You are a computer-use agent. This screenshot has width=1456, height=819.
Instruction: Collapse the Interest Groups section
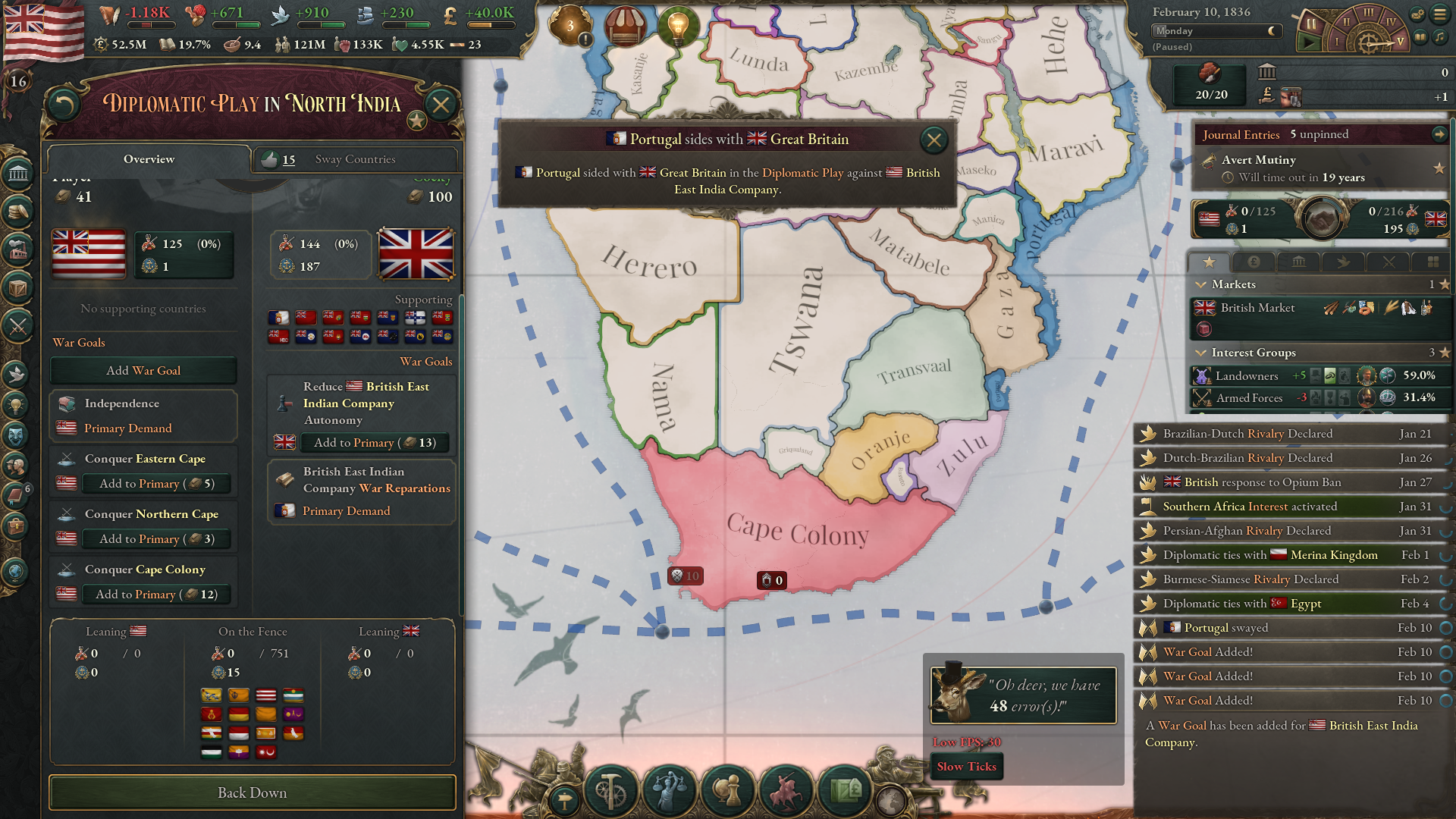pyautogui.click(x=1201, y=353)
